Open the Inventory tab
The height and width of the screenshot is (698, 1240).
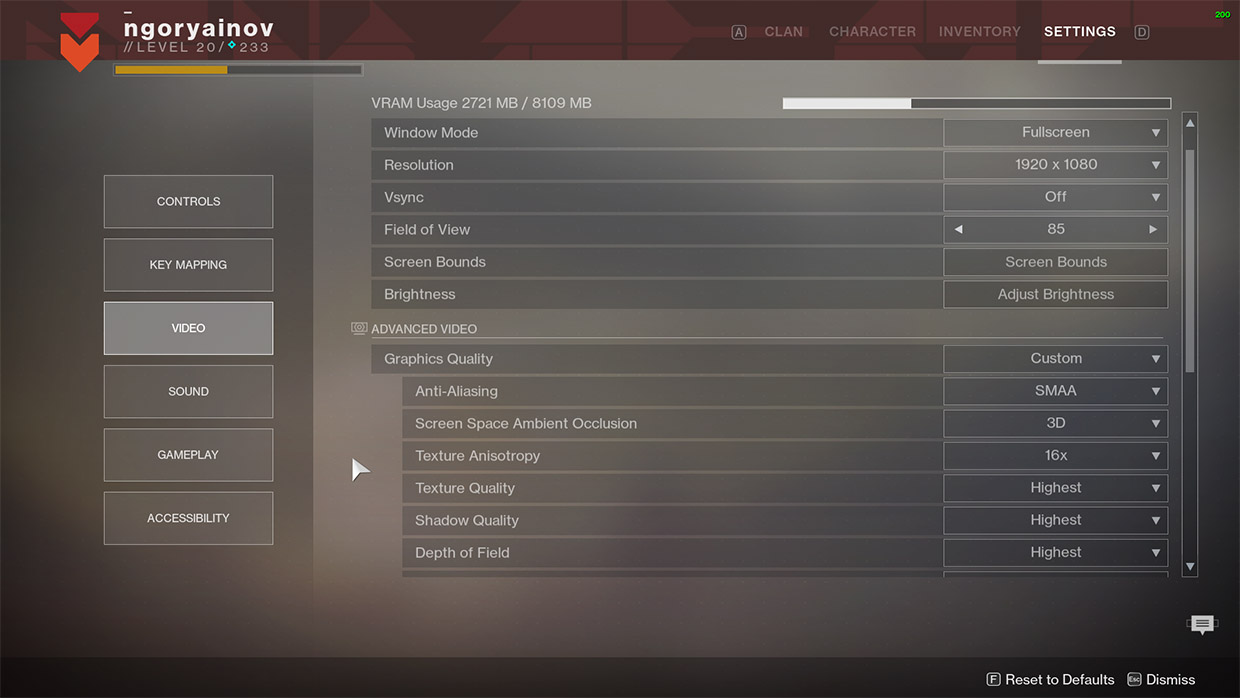coord(979,32)
